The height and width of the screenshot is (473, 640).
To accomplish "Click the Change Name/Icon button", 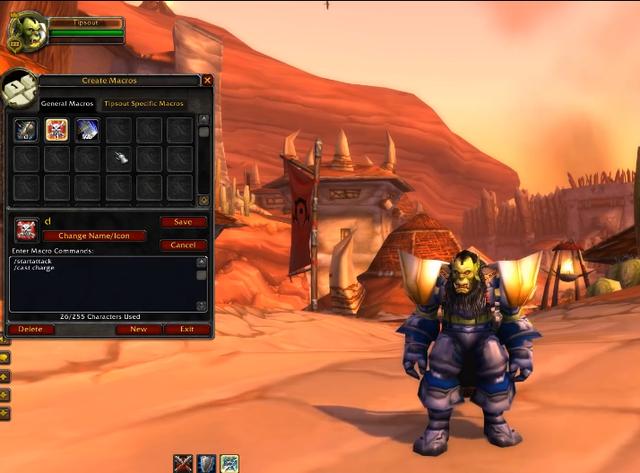I will point(94,236).
